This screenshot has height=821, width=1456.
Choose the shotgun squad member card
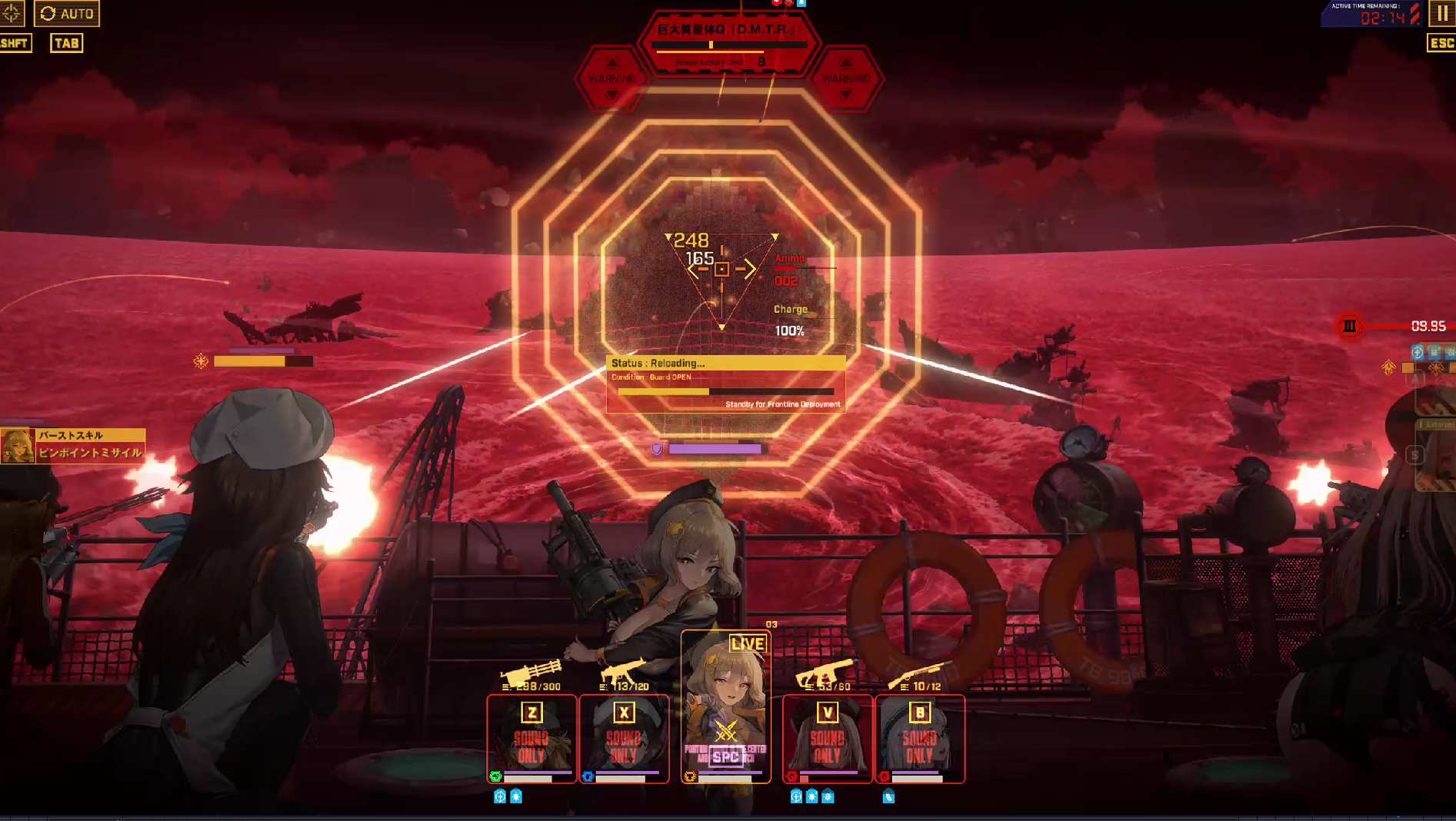click(919, 738)
